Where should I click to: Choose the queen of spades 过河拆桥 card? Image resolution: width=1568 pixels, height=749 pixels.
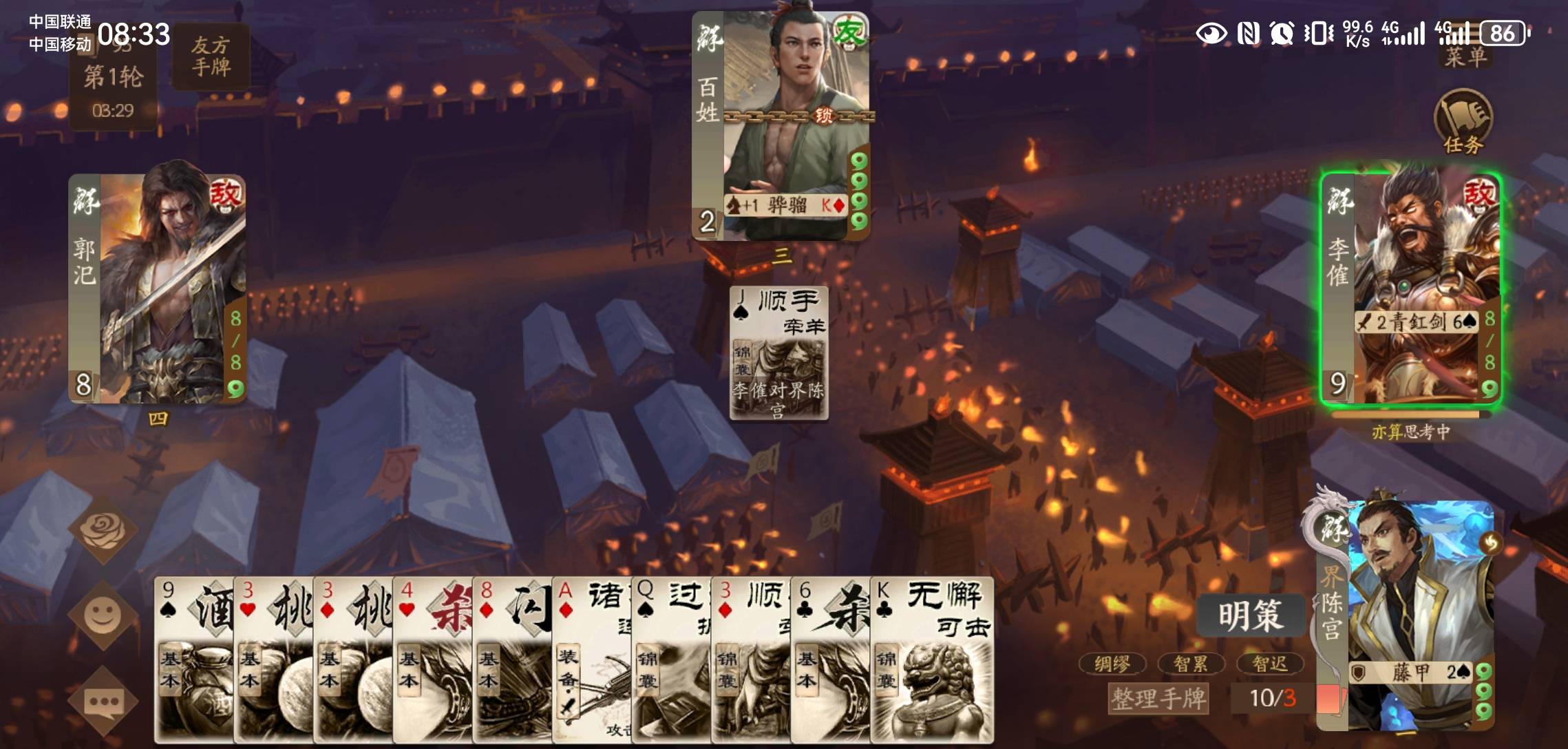[x=671, y=660]
